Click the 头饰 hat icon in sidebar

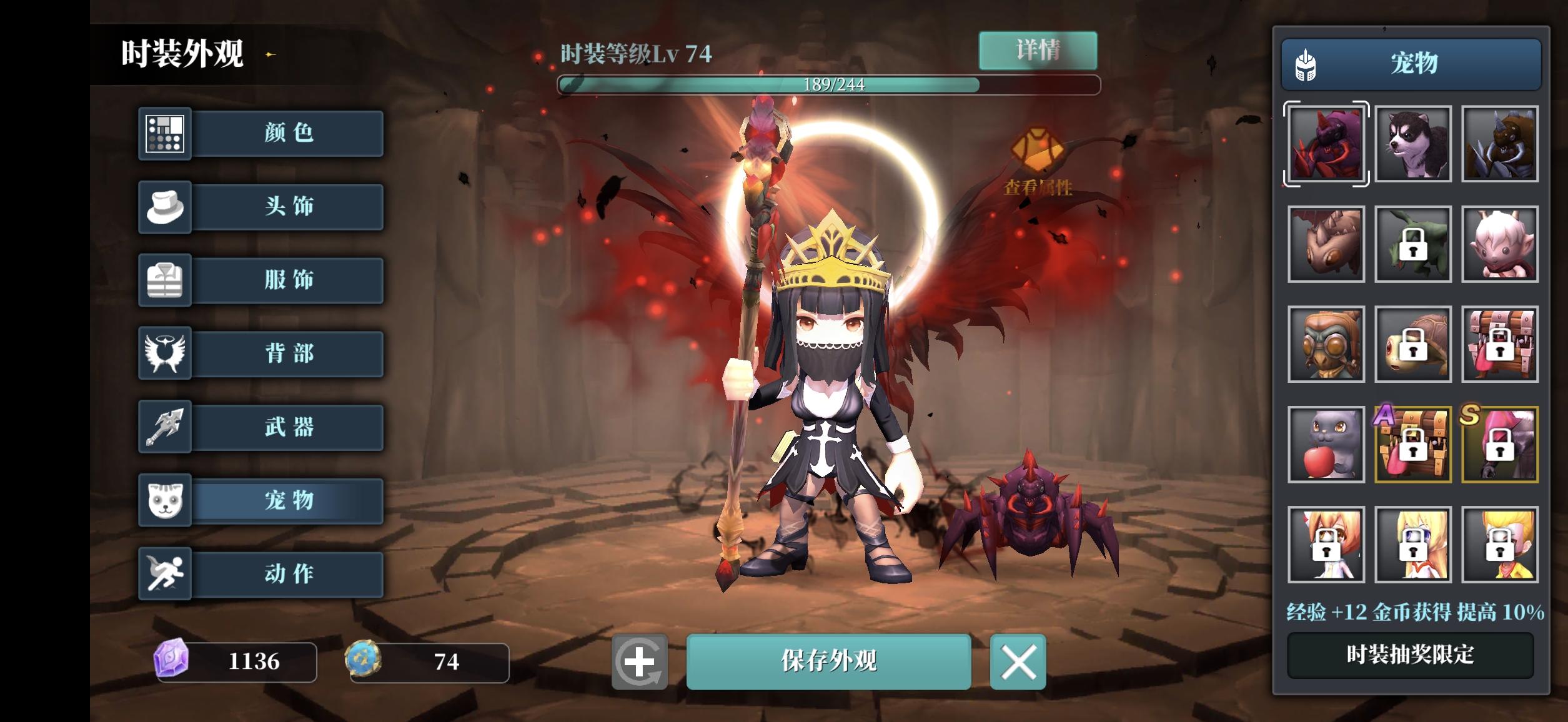[166, 207]
